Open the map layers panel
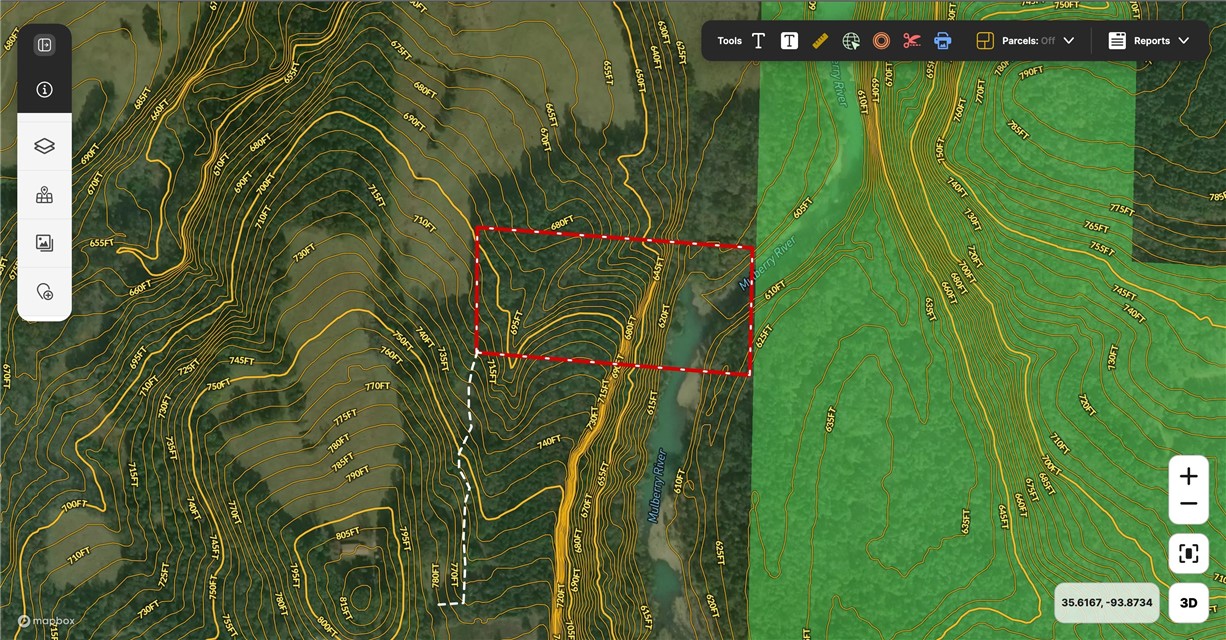1226x640 pixels. coord(44,146)
